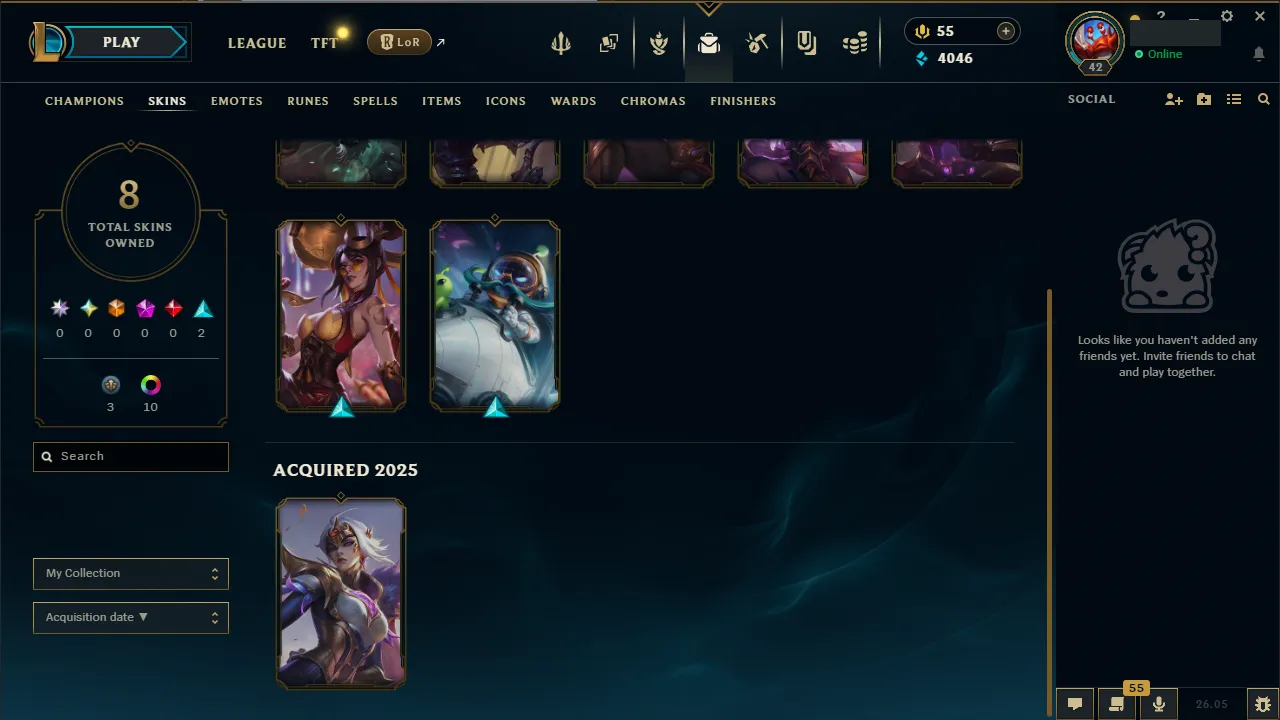Toggle the notifications bell icon
Viewport: 1280px width, 720px height.
1259,54
